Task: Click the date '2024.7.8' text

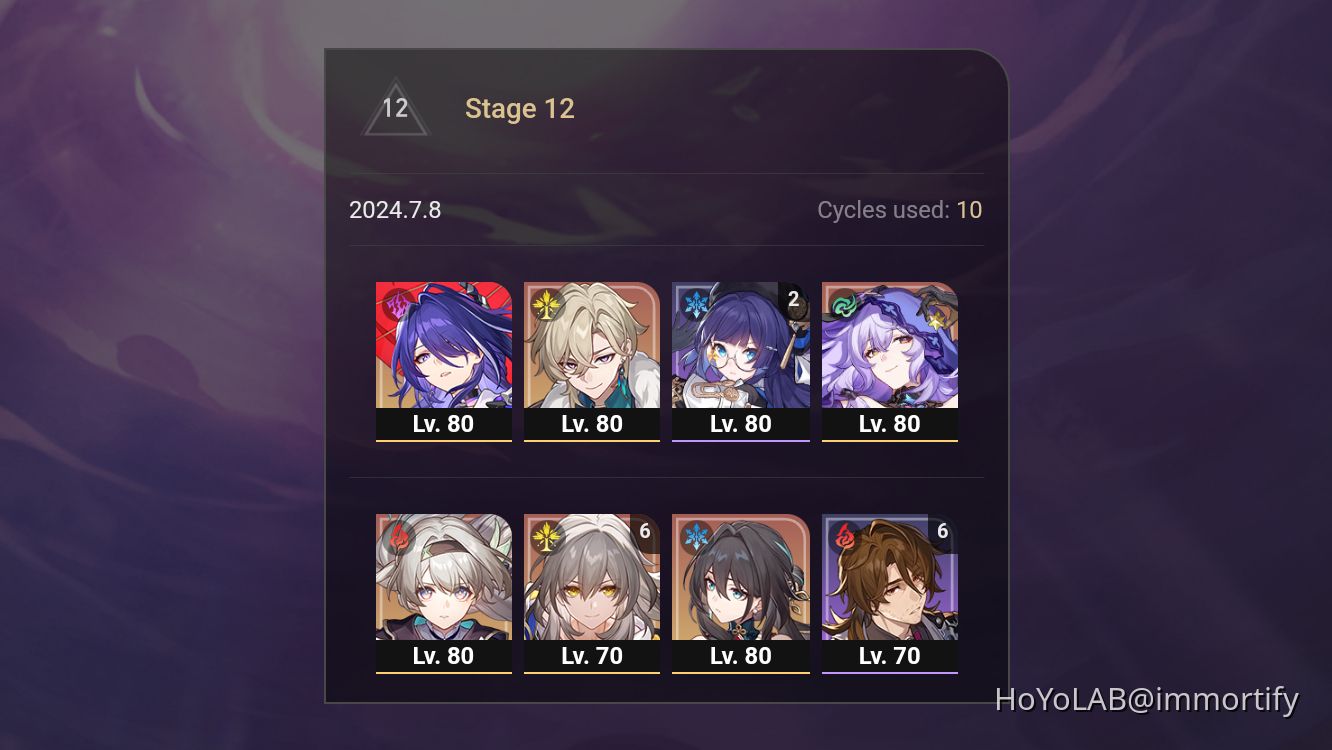Action: click(396, 210)
